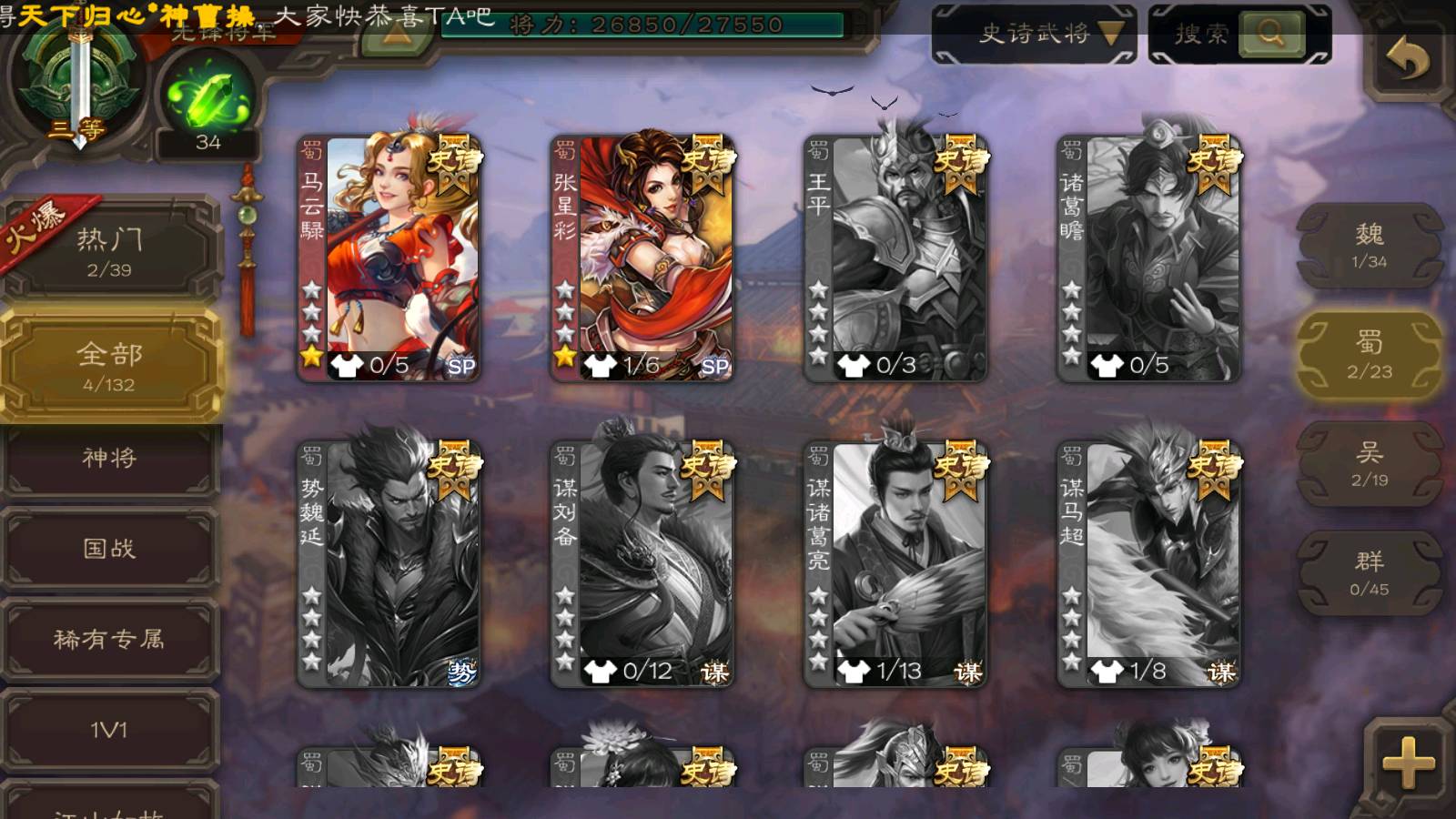Open the 诸葛亮 hero card
The height and width of the screenshot is (819, 1456).
[x=895, y=564]
